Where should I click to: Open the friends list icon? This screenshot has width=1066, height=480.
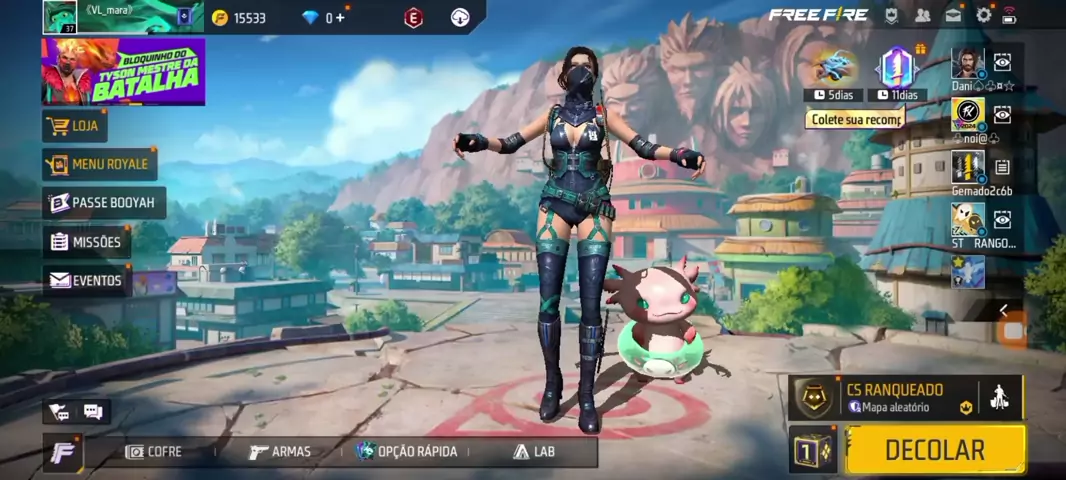point(922,15)
